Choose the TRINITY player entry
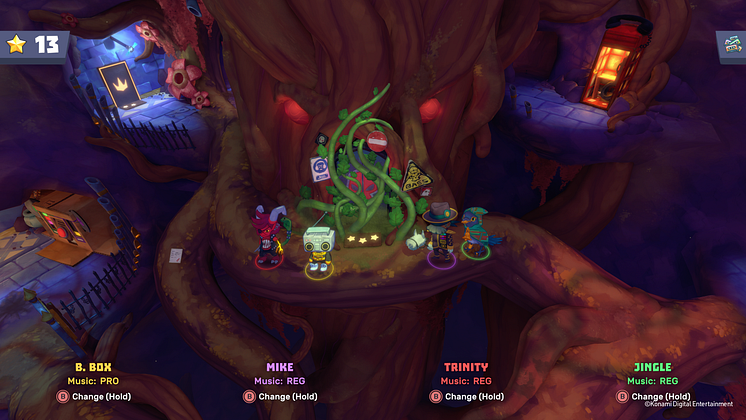 coord(466,366)
